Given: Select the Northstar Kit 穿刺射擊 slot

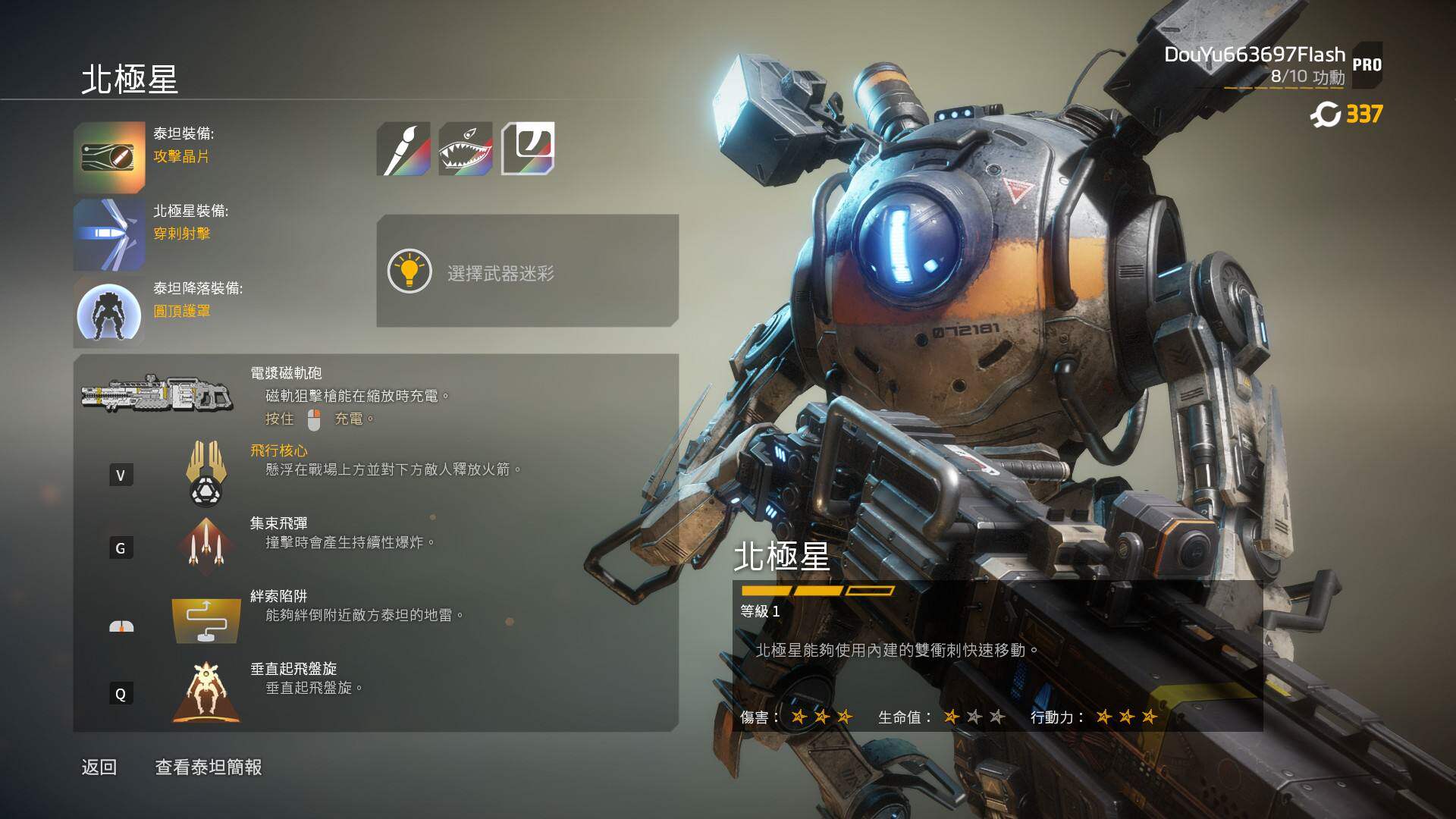Looking at the screenshot, I should pos(110,234).
